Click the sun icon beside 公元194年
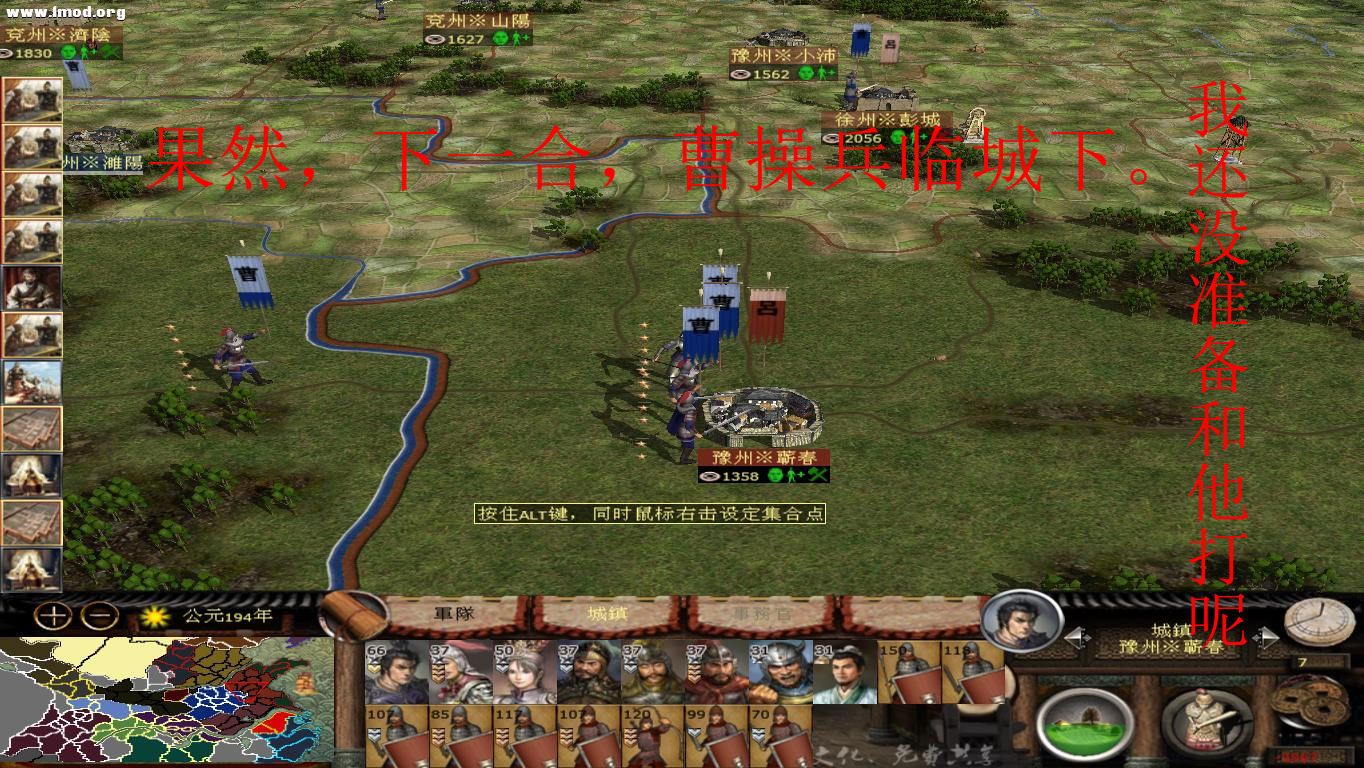The width and height of the screenshot is (1364, 768). 154,615
